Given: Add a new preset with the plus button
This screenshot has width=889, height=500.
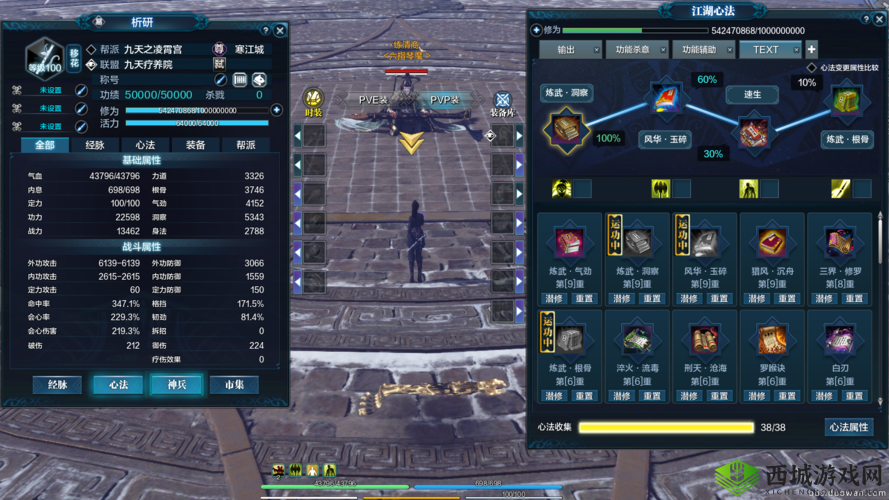Looking at the screenshot, I should (x=812, y=49).
